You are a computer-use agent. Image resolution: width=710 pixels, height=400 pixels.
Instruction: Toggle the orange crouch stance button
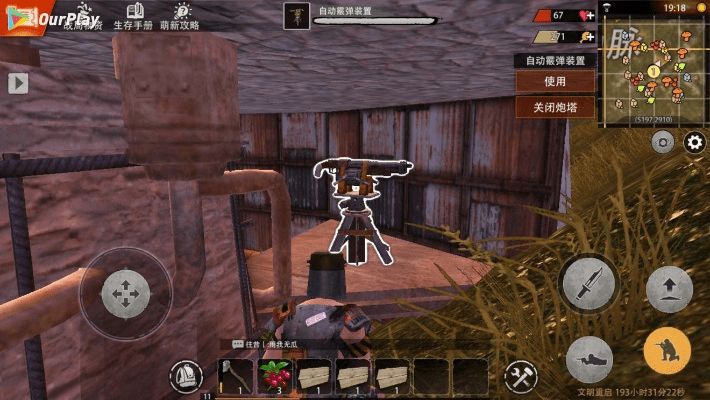click(667, 351)
